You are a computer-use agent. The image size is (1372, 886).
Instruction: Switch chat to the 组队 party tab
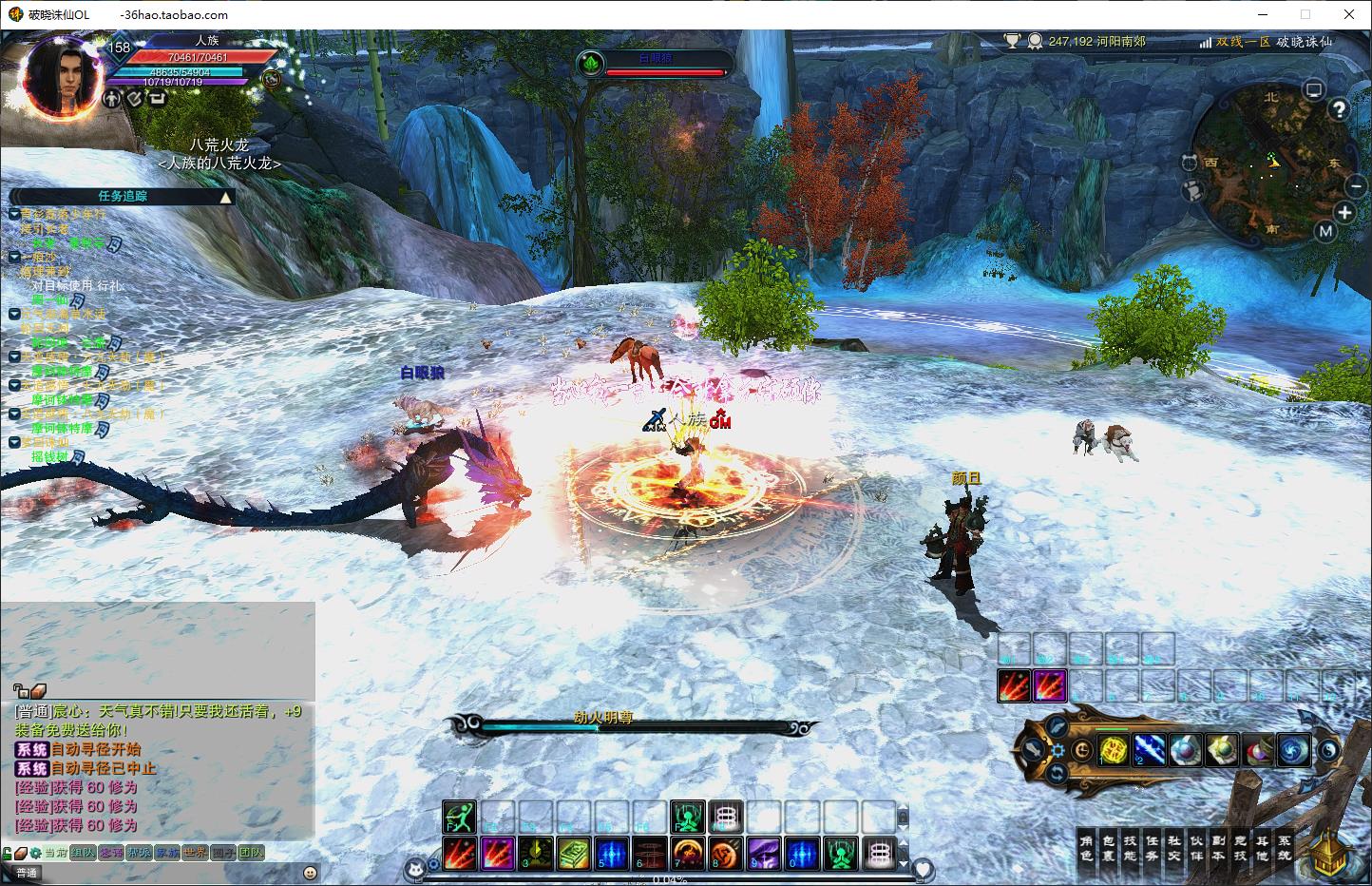click(83, 853)
